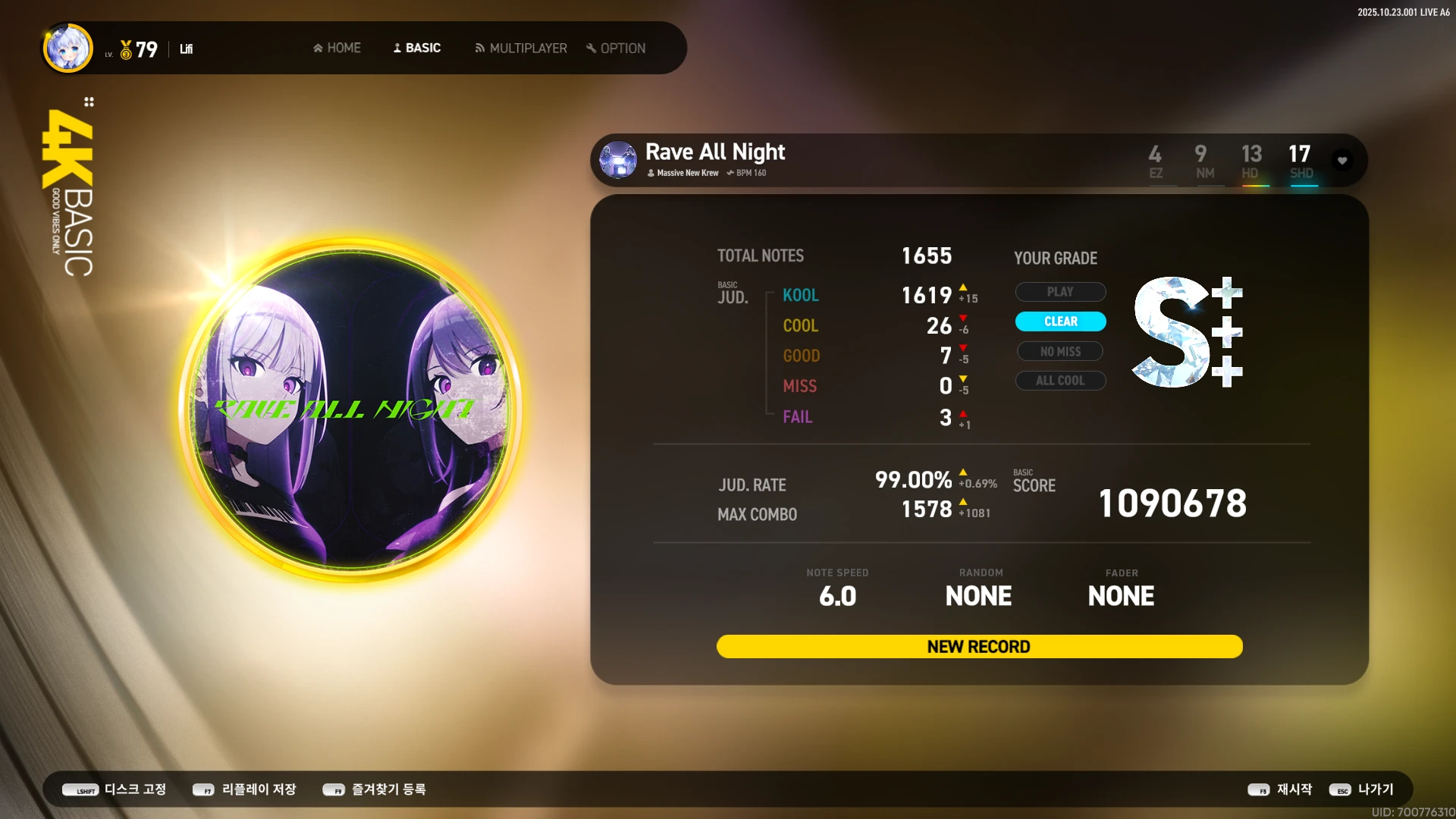Screen dimensions: 1456x819
Task: Click the four-dot grid icon
Action: click(x=89, y=102)
